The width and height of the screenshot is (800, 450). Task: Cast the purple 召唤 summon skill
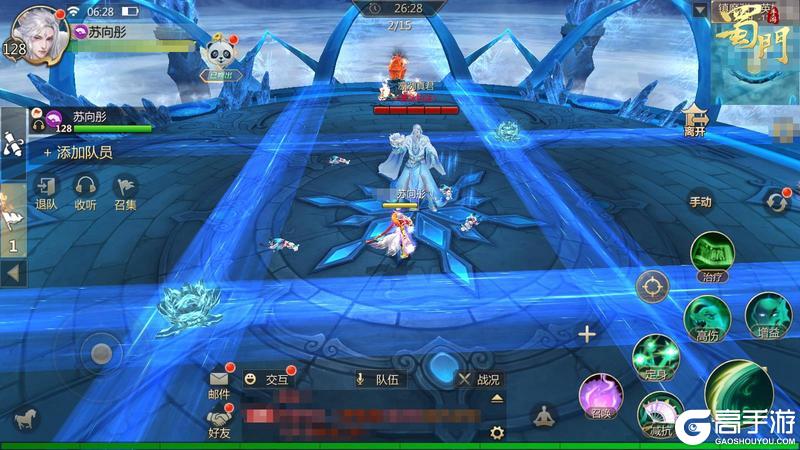coord(602,394)
